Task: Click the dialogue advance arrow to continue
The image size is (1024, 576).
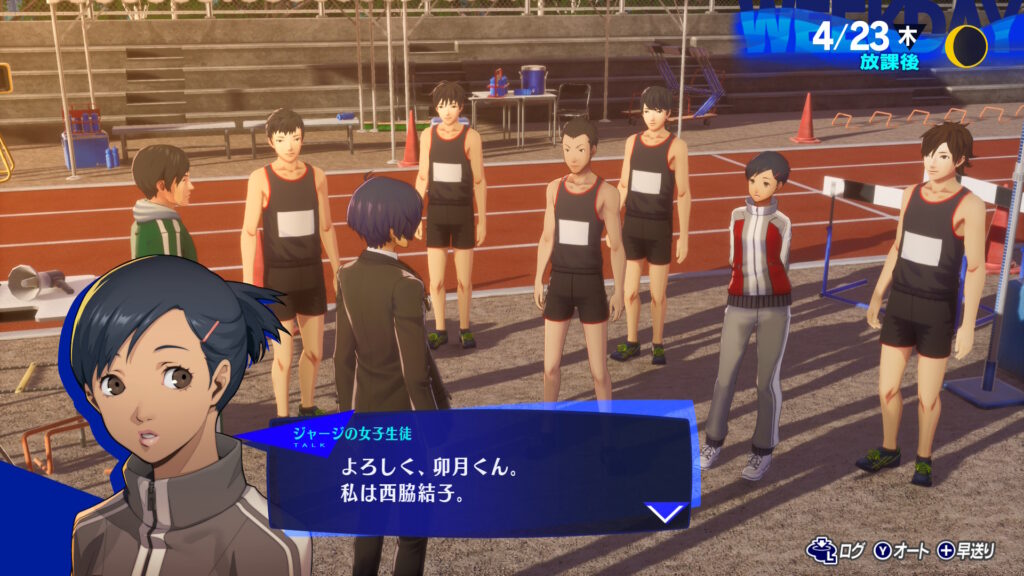Action: [665, 514]
